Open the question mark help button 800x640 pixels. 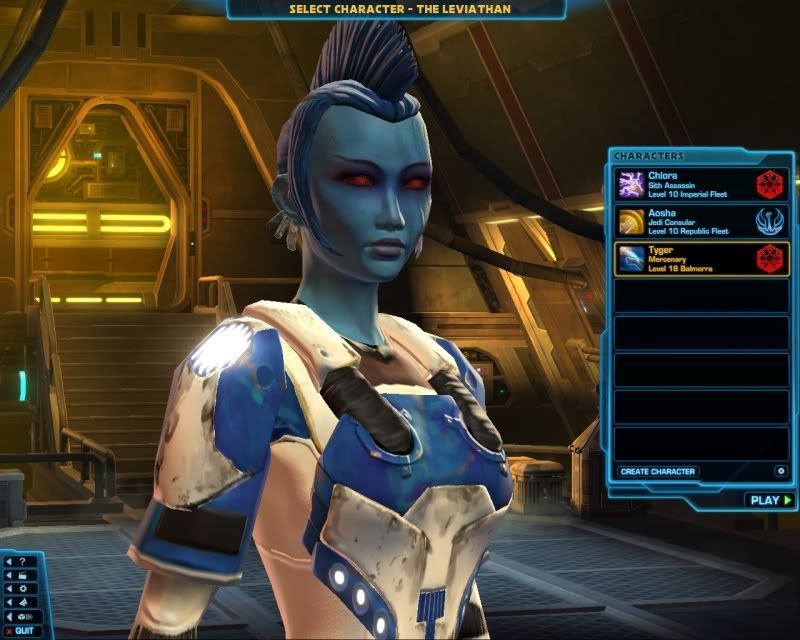tap(21, 561)
